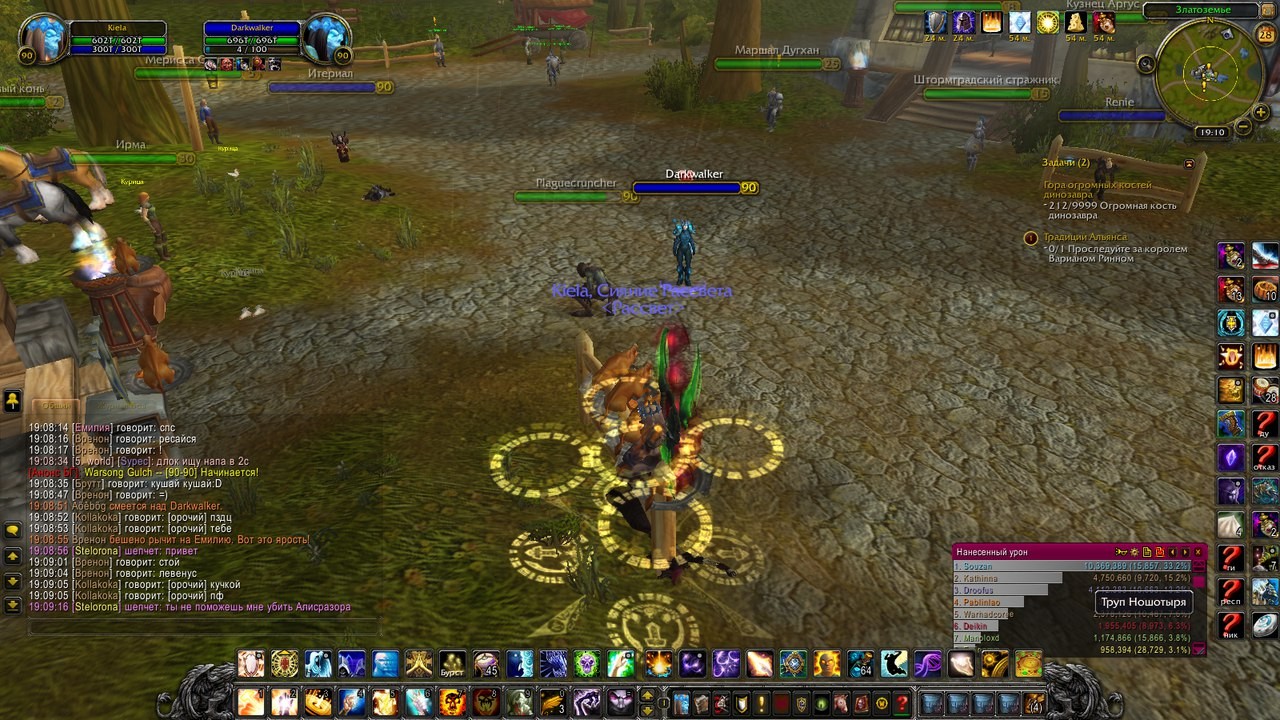Click the red question mark help button
Image resolution: width=1280 pixels, height=720 pixels.
coord(902,703)
